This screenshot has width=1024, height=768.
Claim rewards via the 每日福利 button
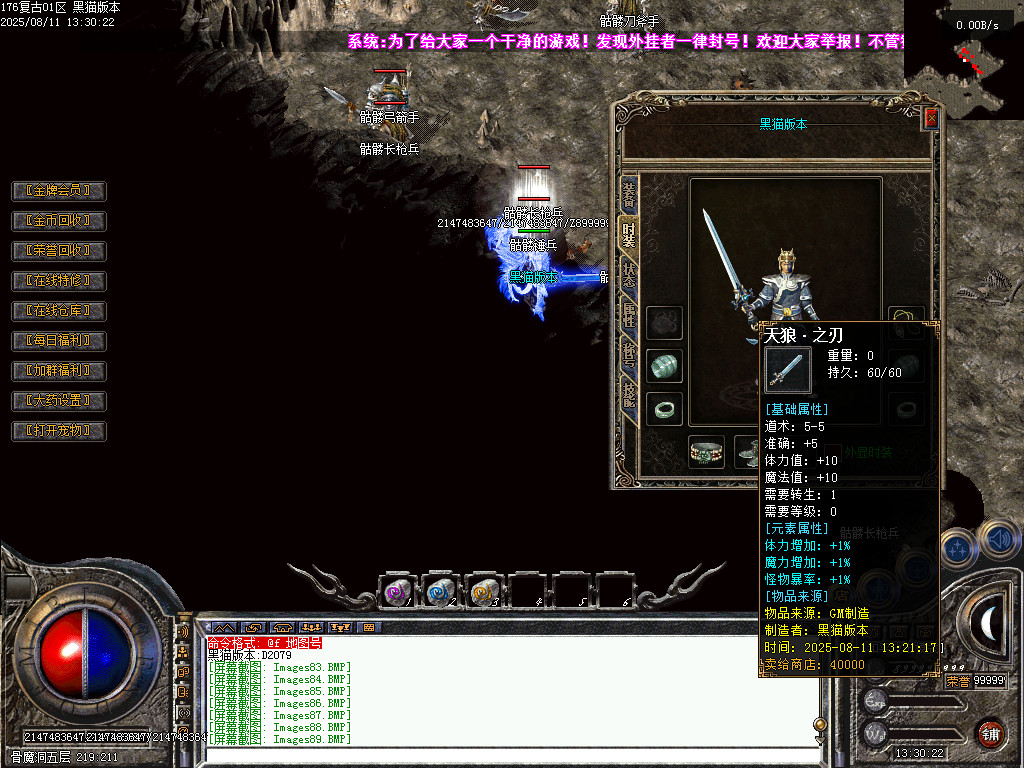pyautogui.click(x=58, y=340)
